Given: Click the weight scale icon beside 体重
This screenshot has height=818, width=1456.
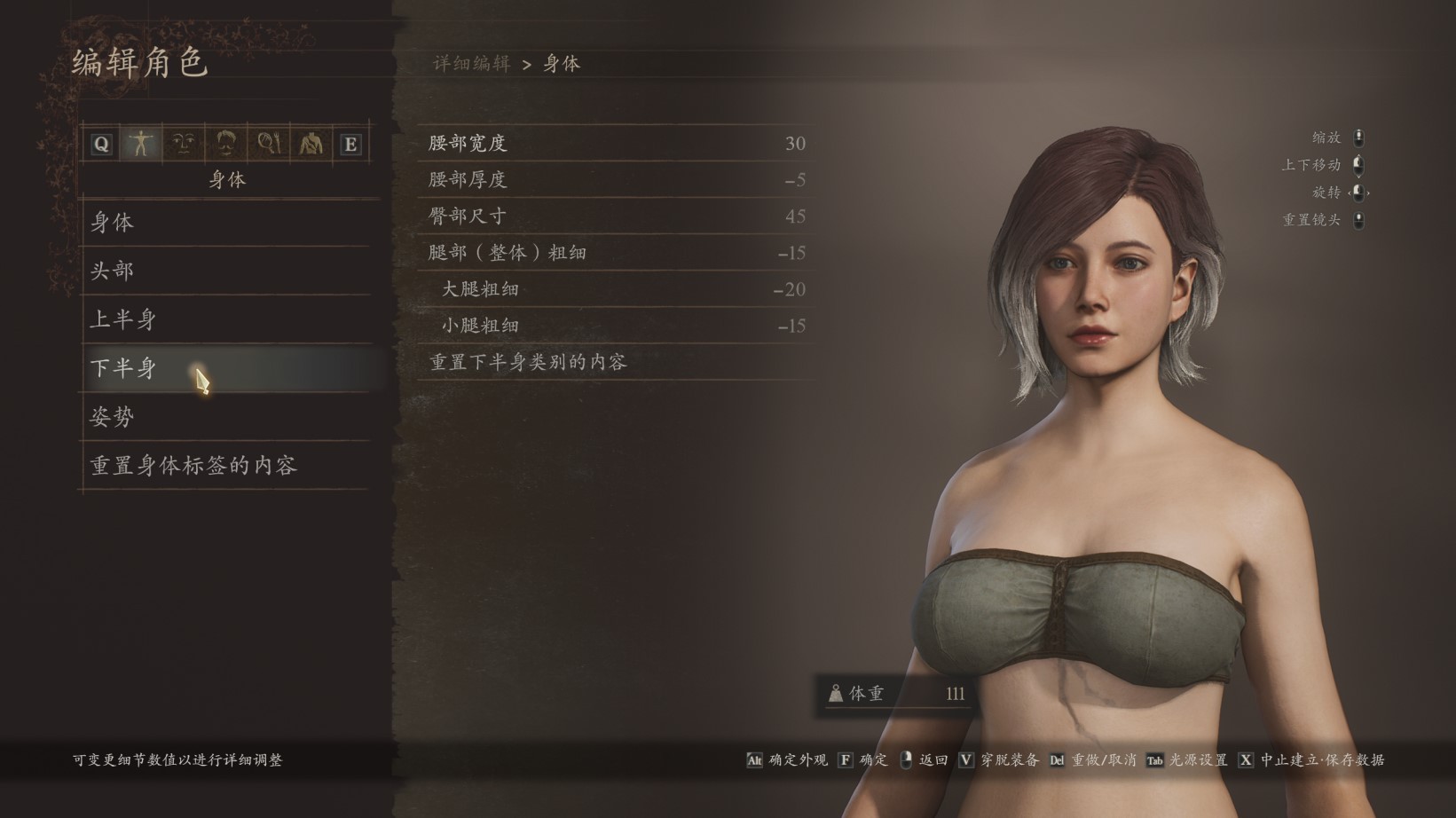Looking at the screenshot, I should click(x=835, y=695).
